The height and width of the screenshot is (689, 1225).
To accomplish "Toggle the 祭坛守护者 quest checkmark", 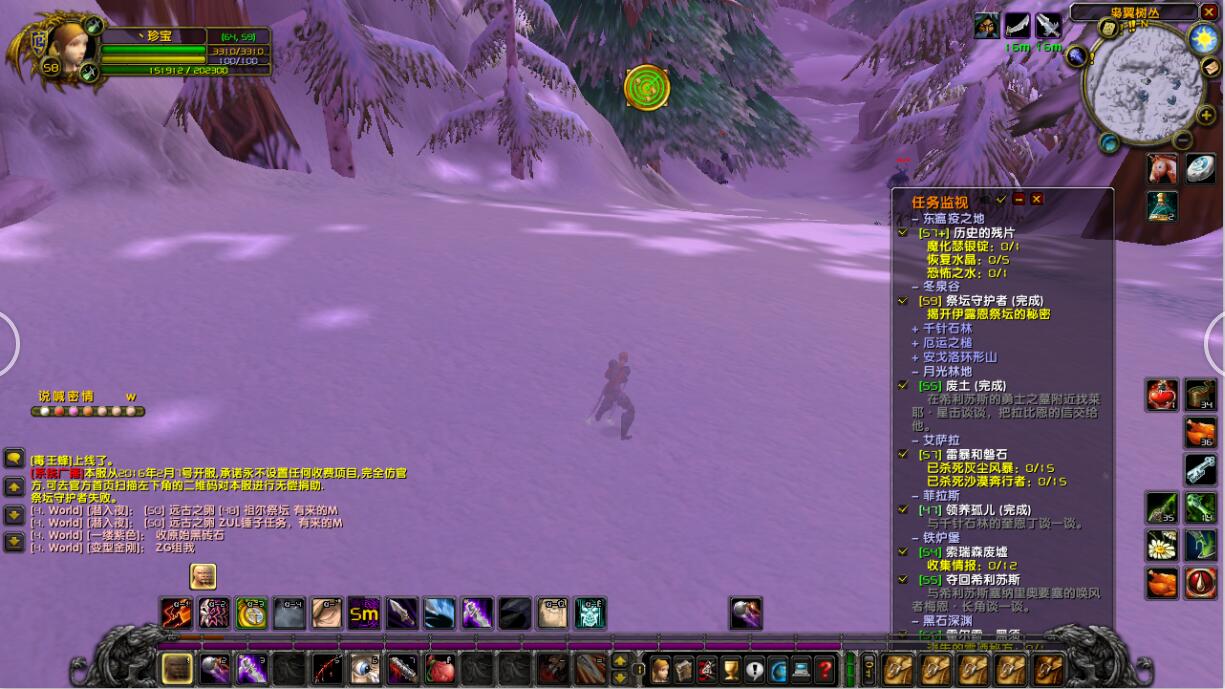I will pyautogui.click(x=903, y=300).
